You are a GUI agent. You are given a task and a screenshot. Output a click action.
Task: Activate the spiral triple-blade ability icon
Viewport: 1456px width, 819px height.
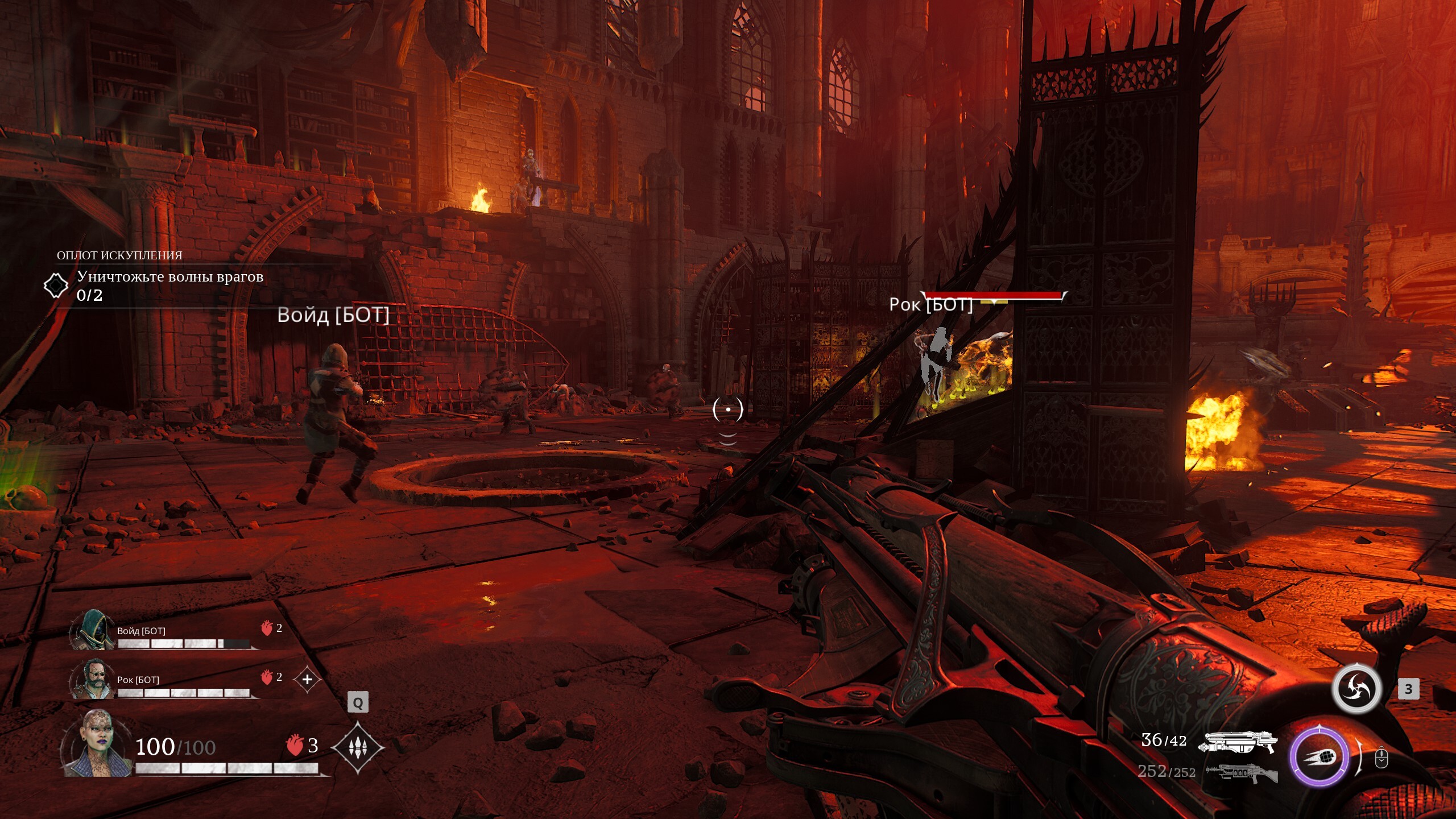pyautogui.click(x=1357, y=689)
